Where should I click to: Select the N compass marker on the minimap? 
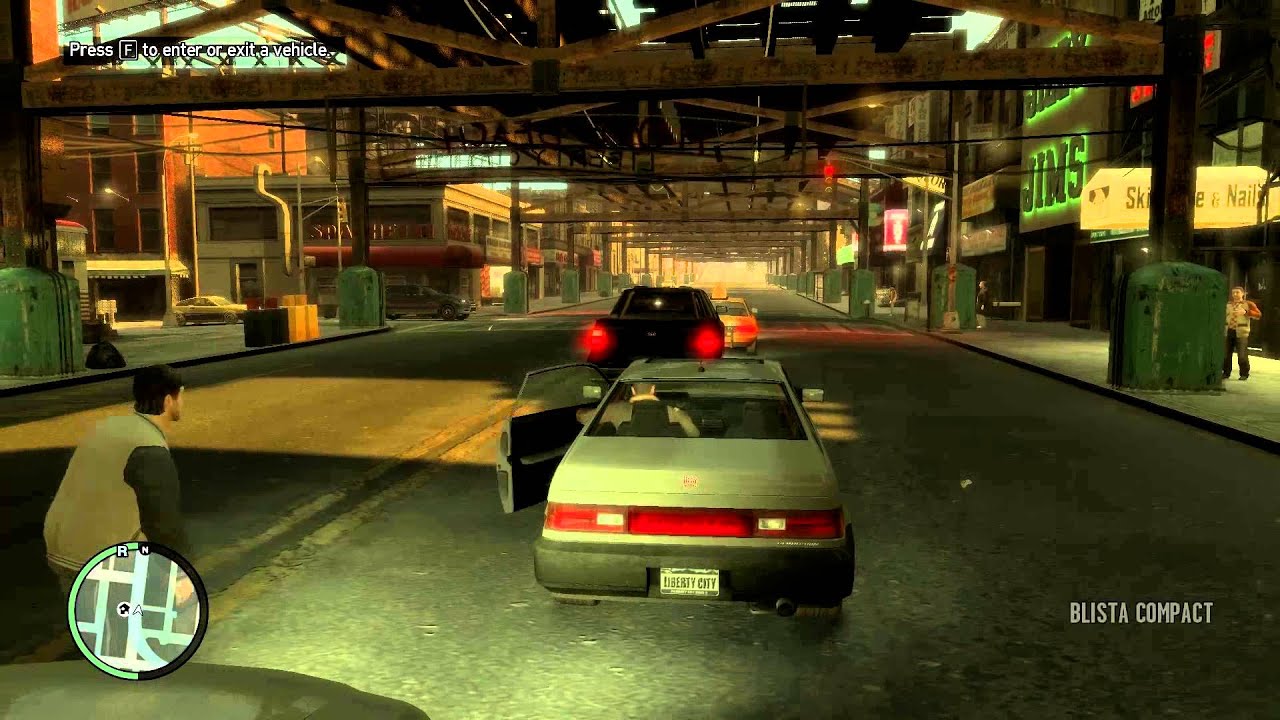pyautogui.click(x=145, y=549)
